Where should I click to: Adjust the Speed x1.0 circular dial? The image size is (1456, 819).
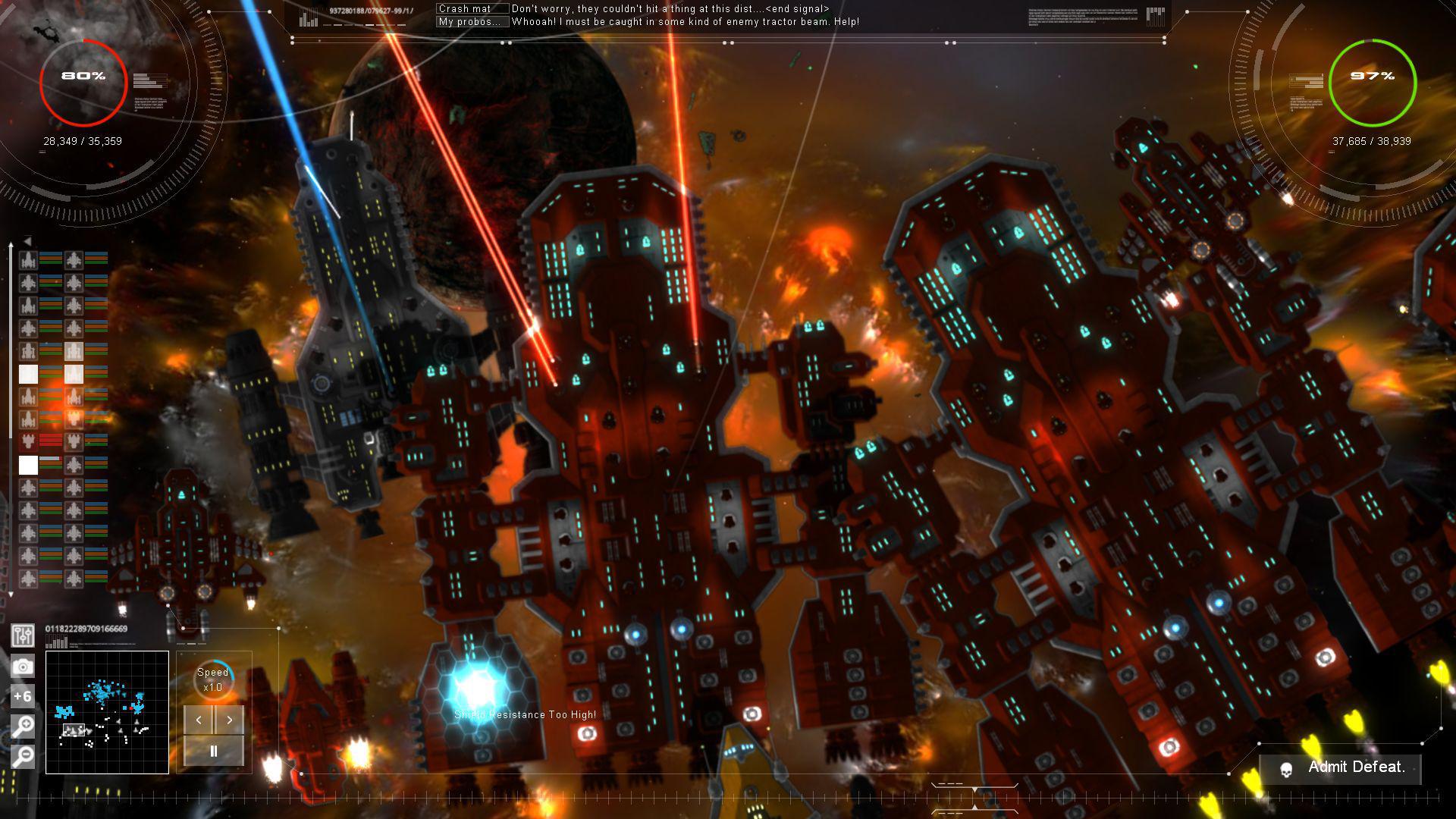(212, 681)
